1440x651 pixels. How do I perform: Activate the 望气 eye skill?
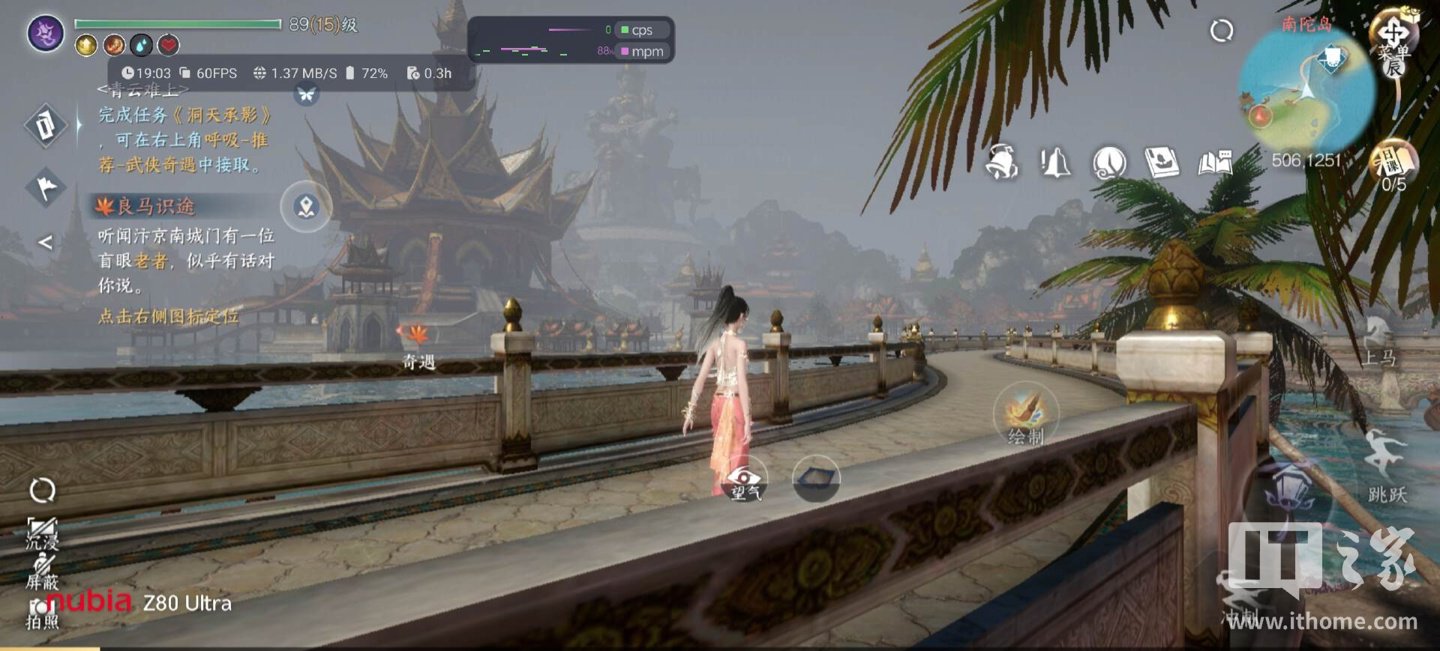click(745, 478)
